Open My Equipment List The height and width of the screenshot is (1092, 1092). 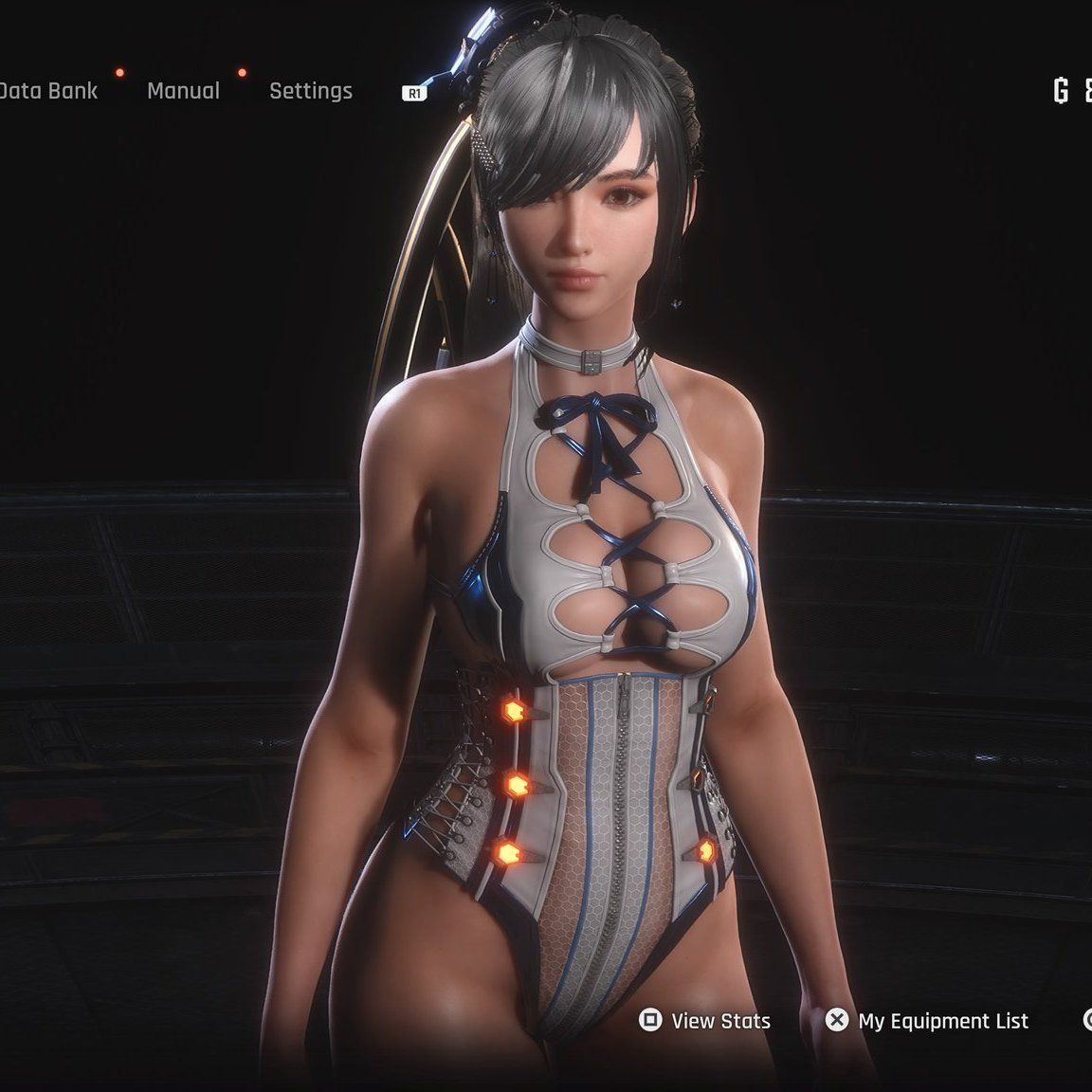pyautogui.click(x=927, y=1020)
